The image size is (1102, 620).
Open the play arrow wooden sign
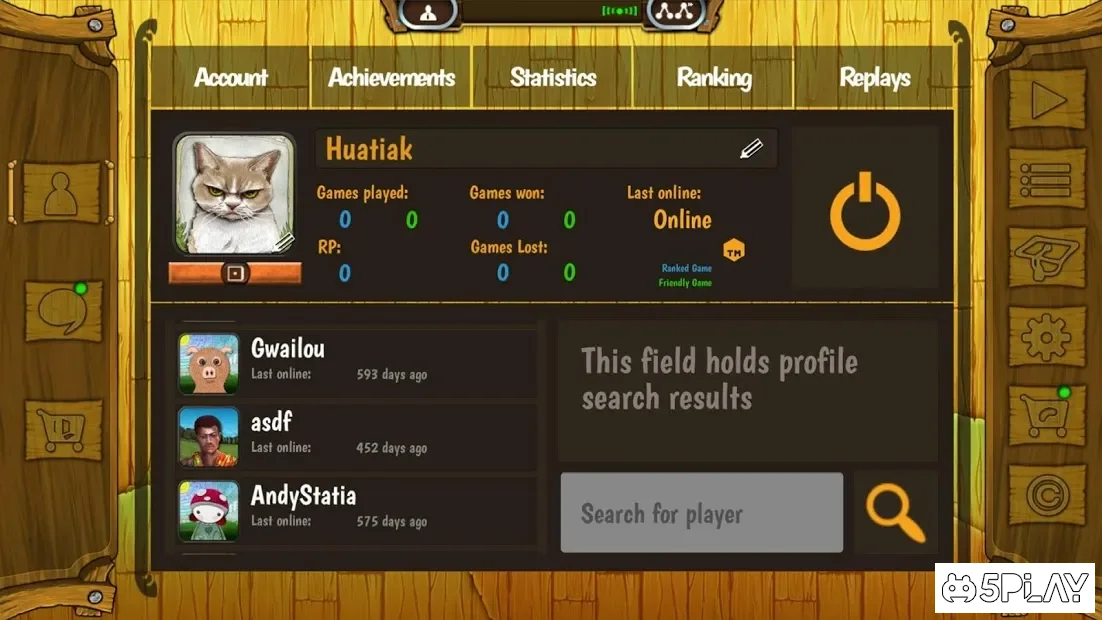coord(1047,99)
